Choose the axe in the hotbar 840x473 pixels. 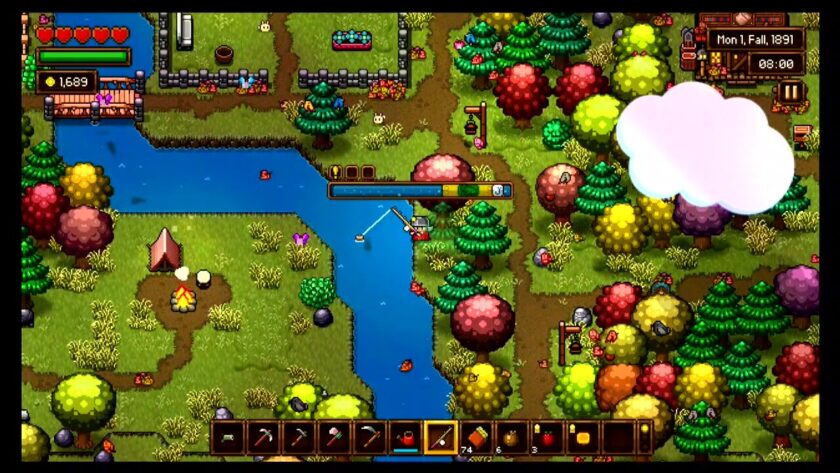[332, 437]
